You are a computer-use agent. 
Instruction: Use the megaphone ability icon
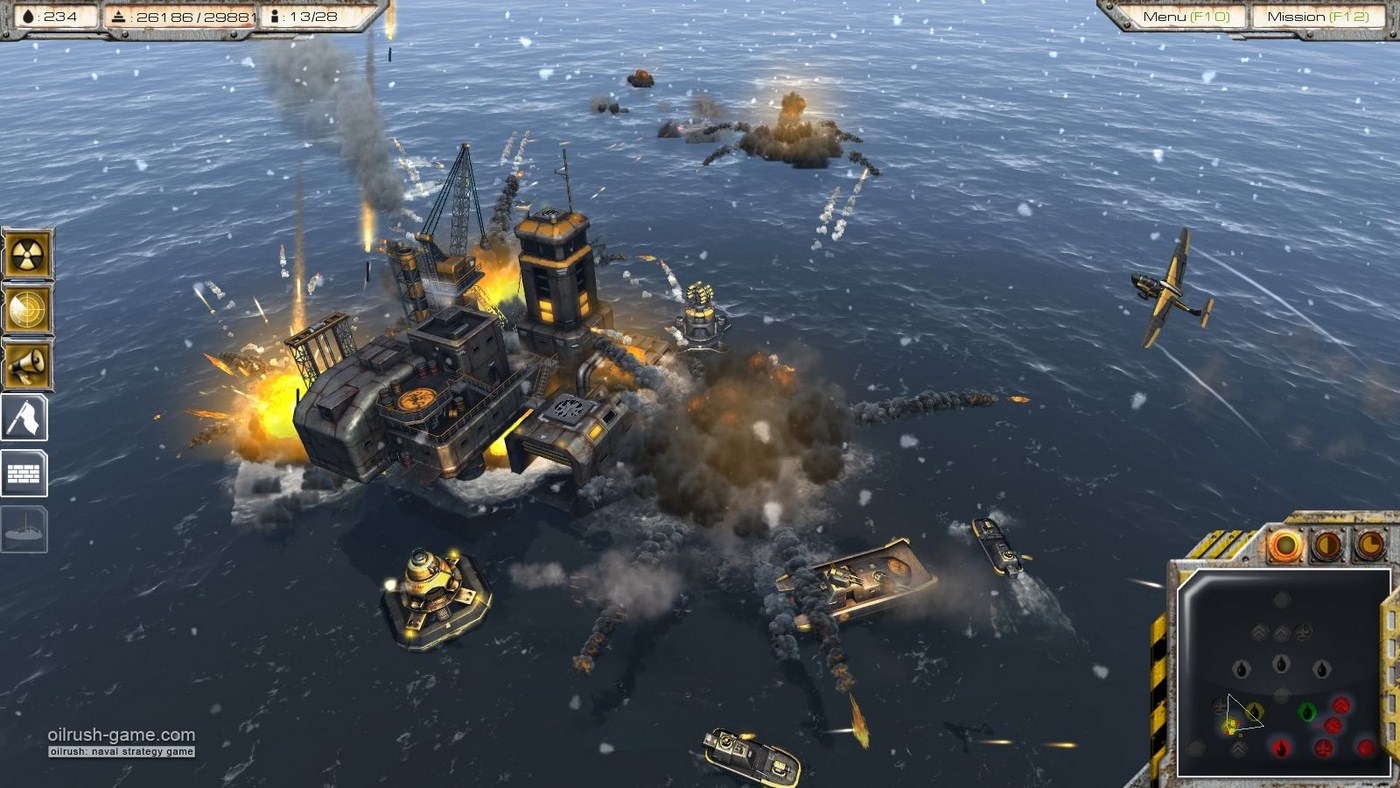(x=26, y=364)
